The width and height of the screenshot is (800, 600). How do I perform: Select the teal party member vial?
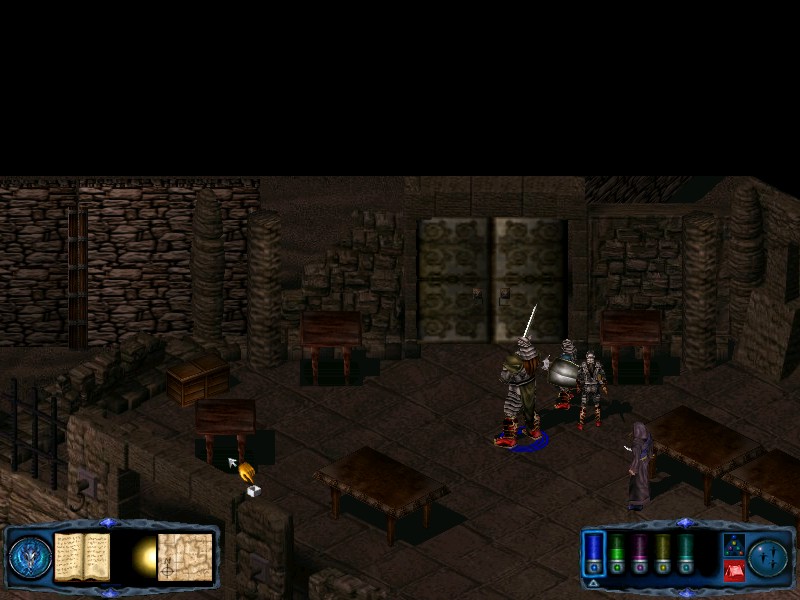pyautogui.click(x=686, y=552)
